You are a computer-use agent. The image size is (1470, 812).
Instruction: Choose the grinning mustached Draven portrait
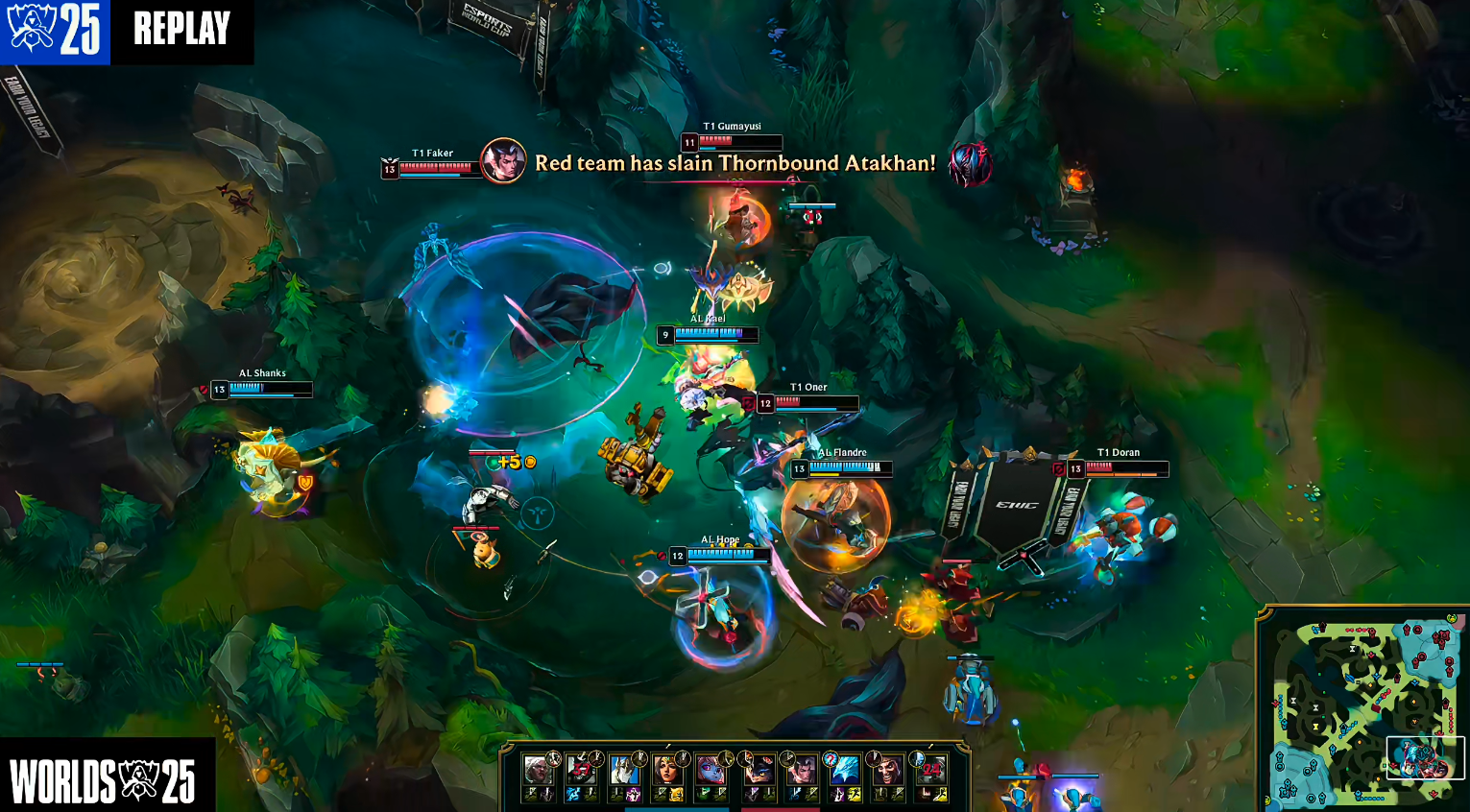tap(889, 770)
